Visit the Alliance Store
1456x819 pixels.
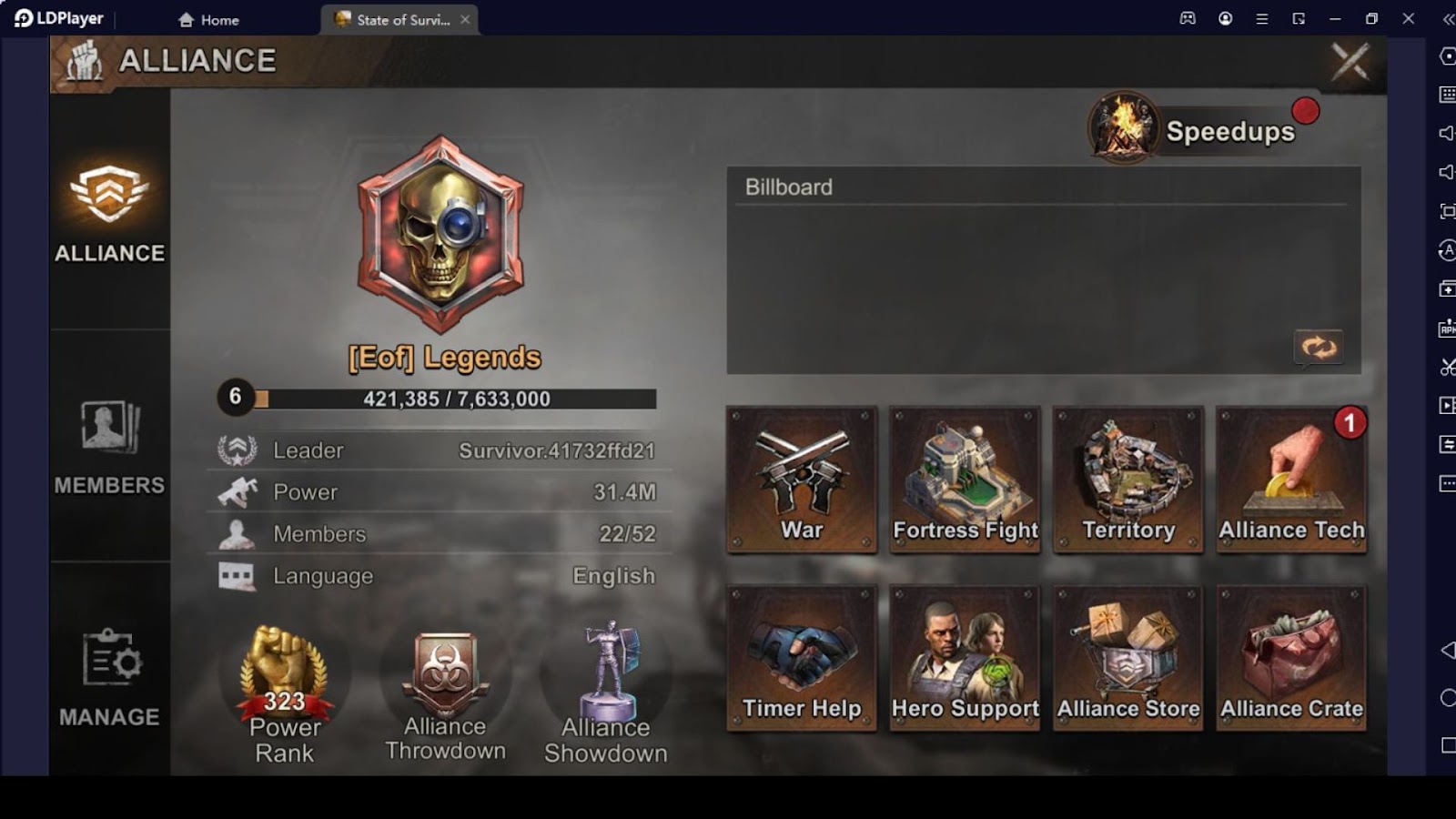(x=1128, y=658)
